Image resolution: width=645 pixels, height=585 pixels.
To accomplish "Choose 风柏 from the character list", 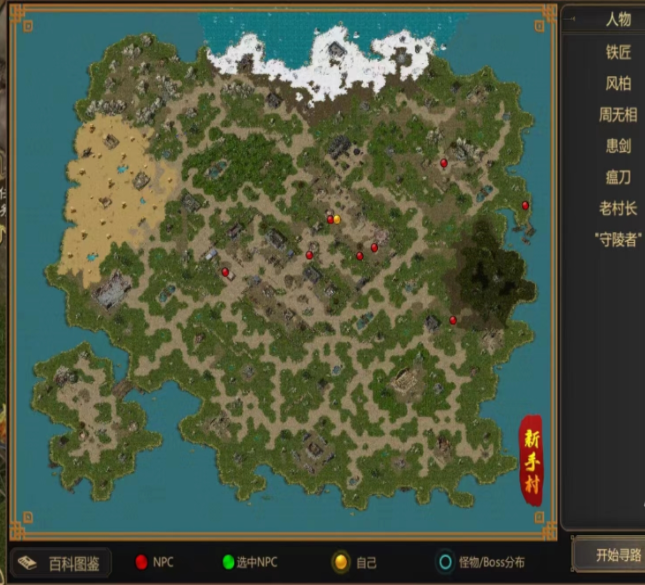I will click(618, 83).
